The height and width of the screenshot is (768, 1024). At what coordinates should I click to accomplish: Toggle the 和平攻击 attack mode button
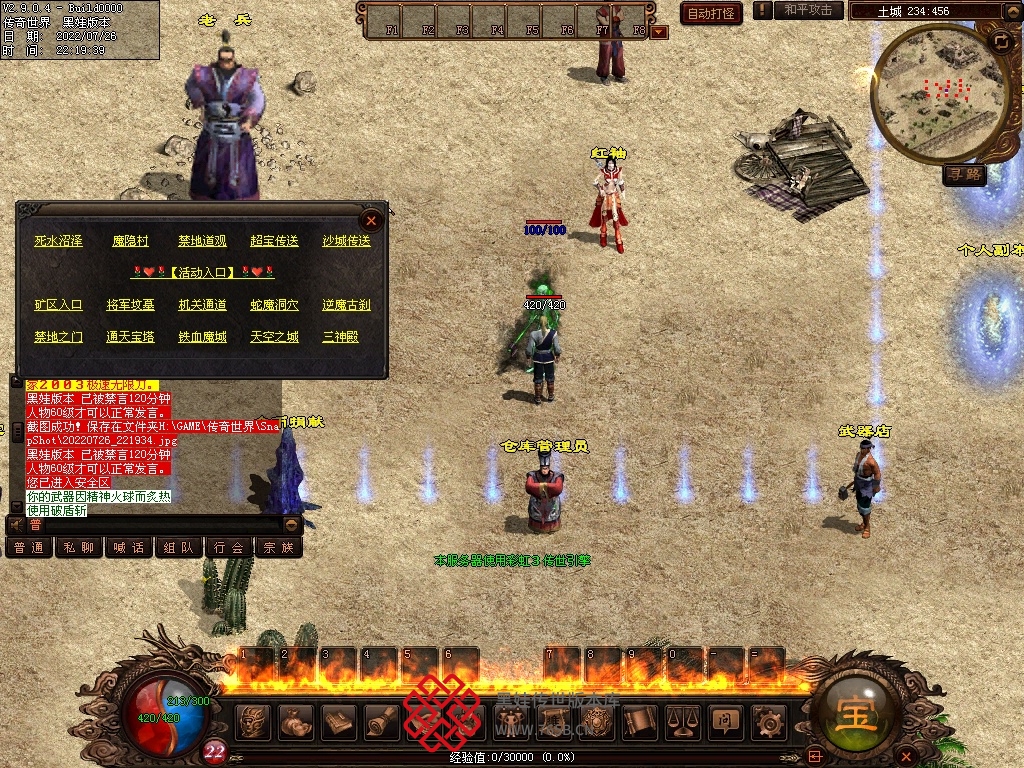pos(808,10)
